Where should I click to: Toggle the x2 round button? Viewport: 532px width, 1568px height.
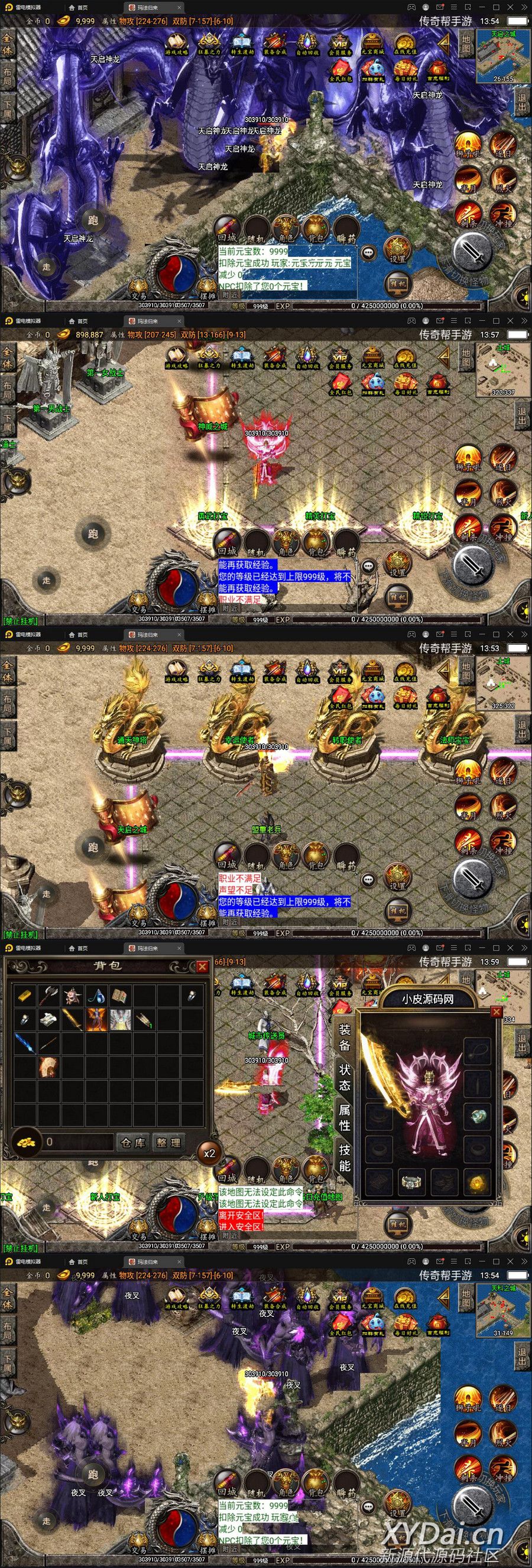[x=209, y=1153]
